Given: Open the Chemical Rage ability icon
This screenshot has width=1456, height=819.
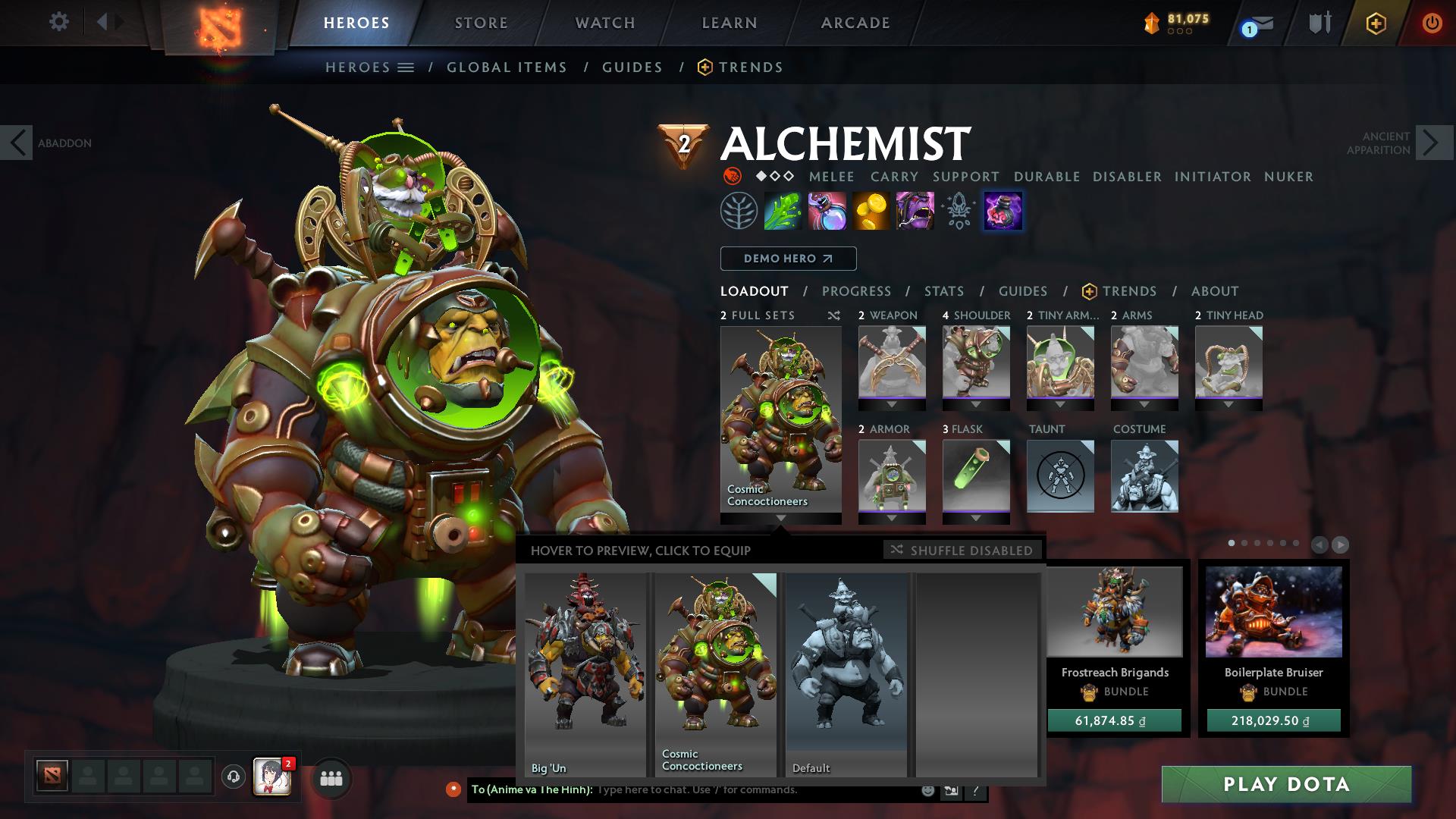Looking at the screenshot, I should click(x=1003, y=212).
